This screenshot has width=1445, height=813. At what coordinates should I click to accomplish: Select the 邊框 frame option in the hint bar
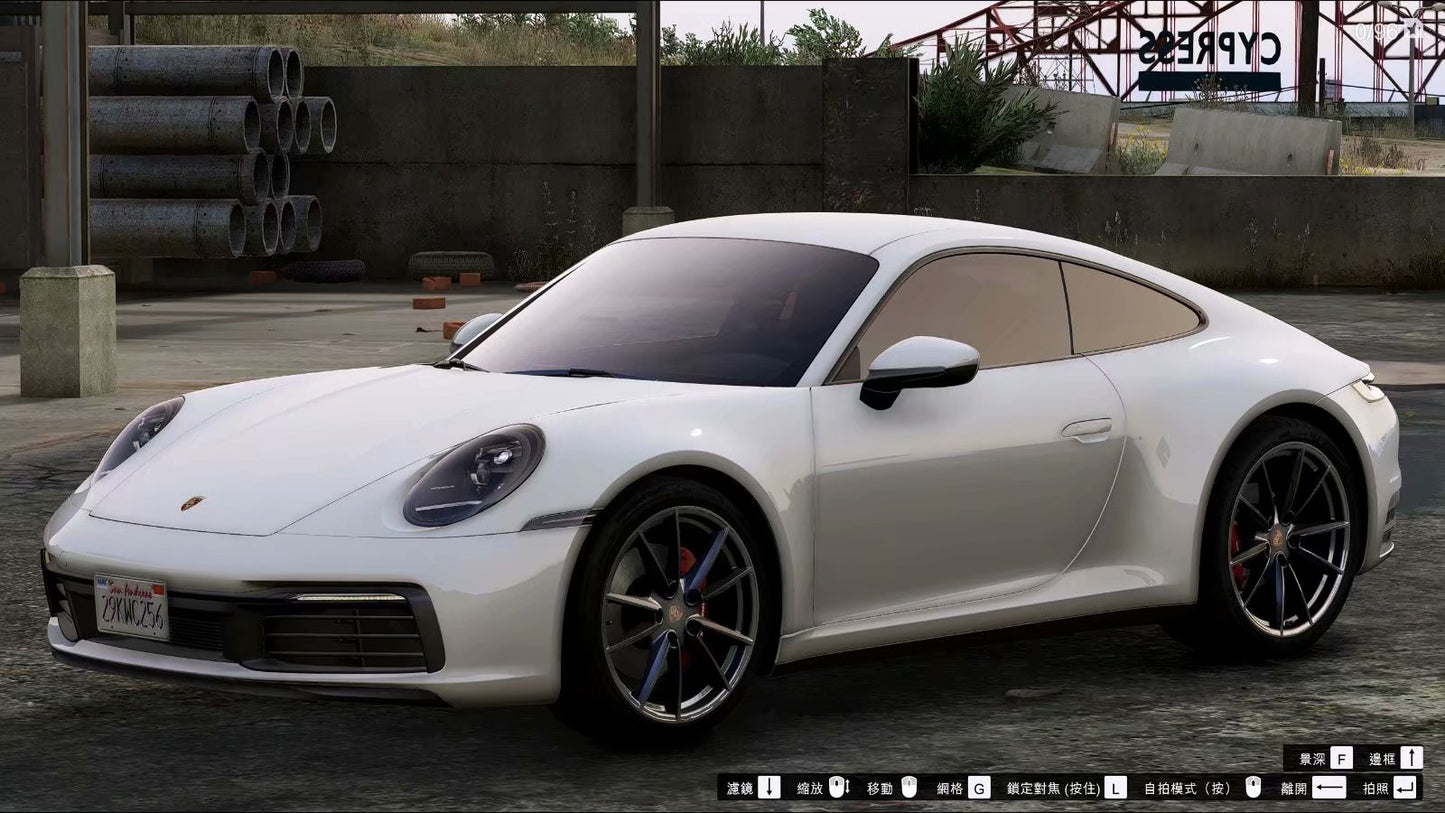pyautogui.click(x=1380, y=759)
